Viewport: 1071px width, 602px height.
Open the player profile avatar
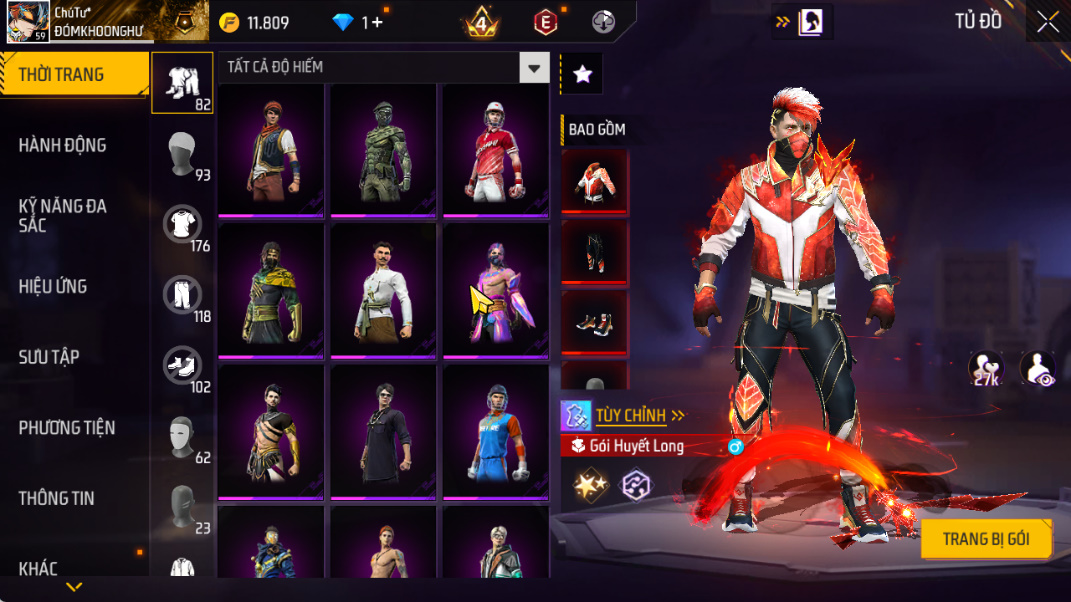tap(28, 22)
